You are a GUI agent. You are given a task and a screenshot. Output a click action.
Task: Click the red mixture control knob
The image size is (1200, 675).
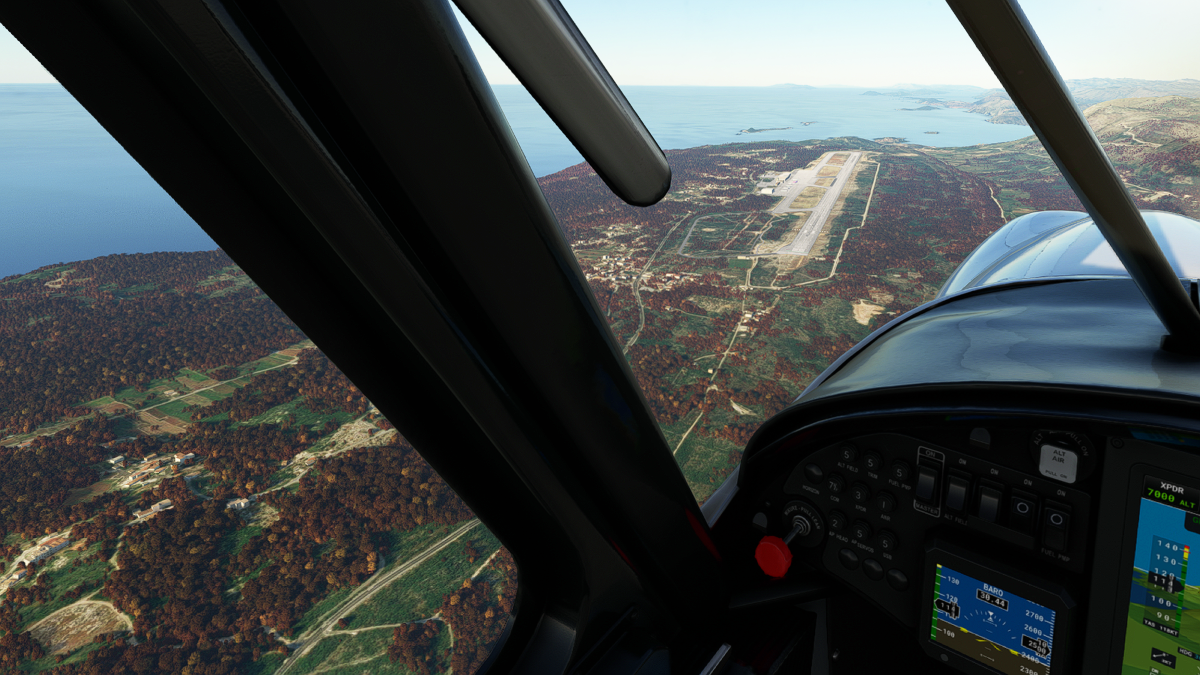[x=773, y=556]
